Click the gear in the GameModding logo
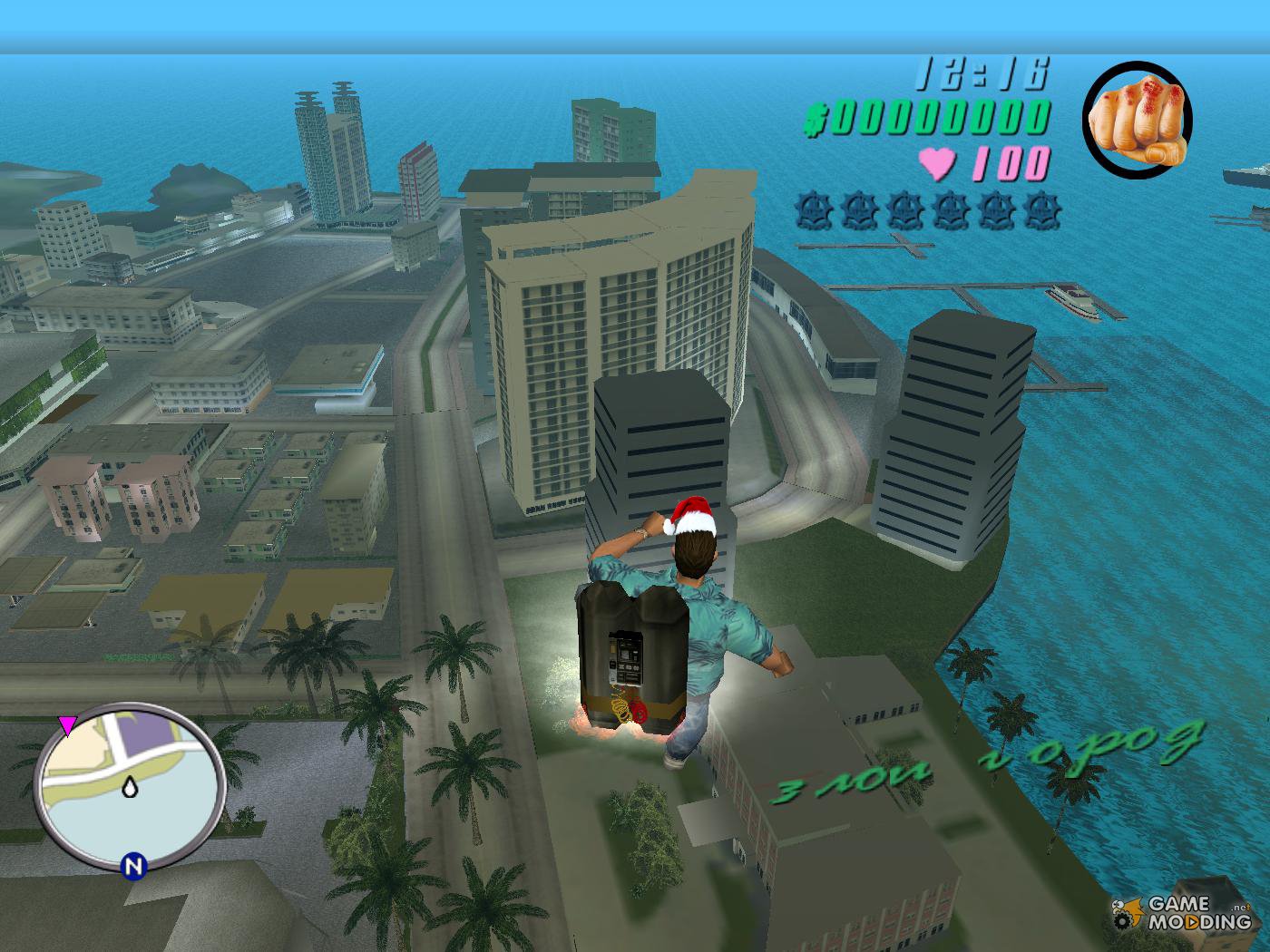1270x952 pixels. pos(1122,922)
